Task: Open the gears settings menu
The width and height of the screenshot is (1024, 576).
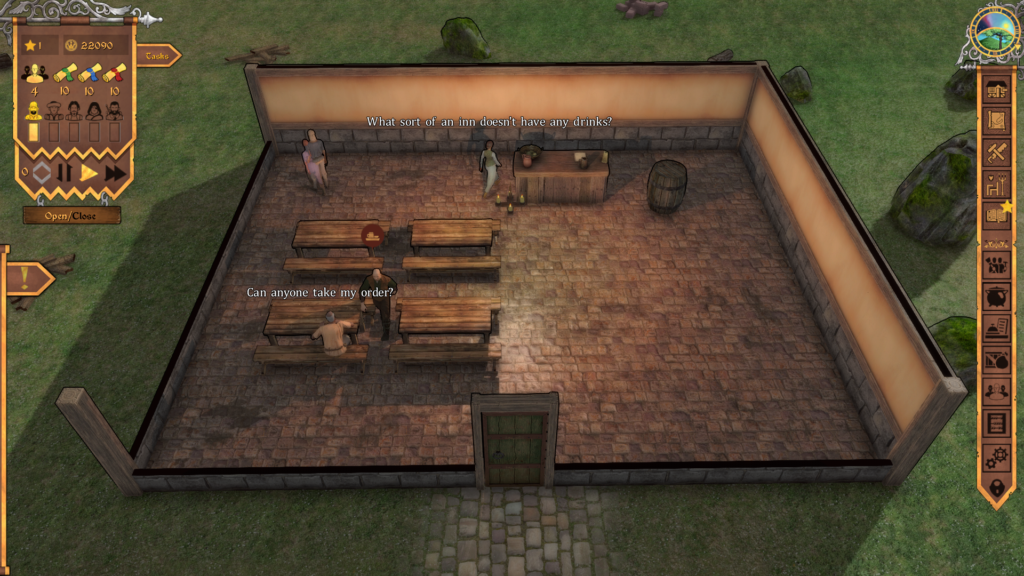Action: pos(996,455)
